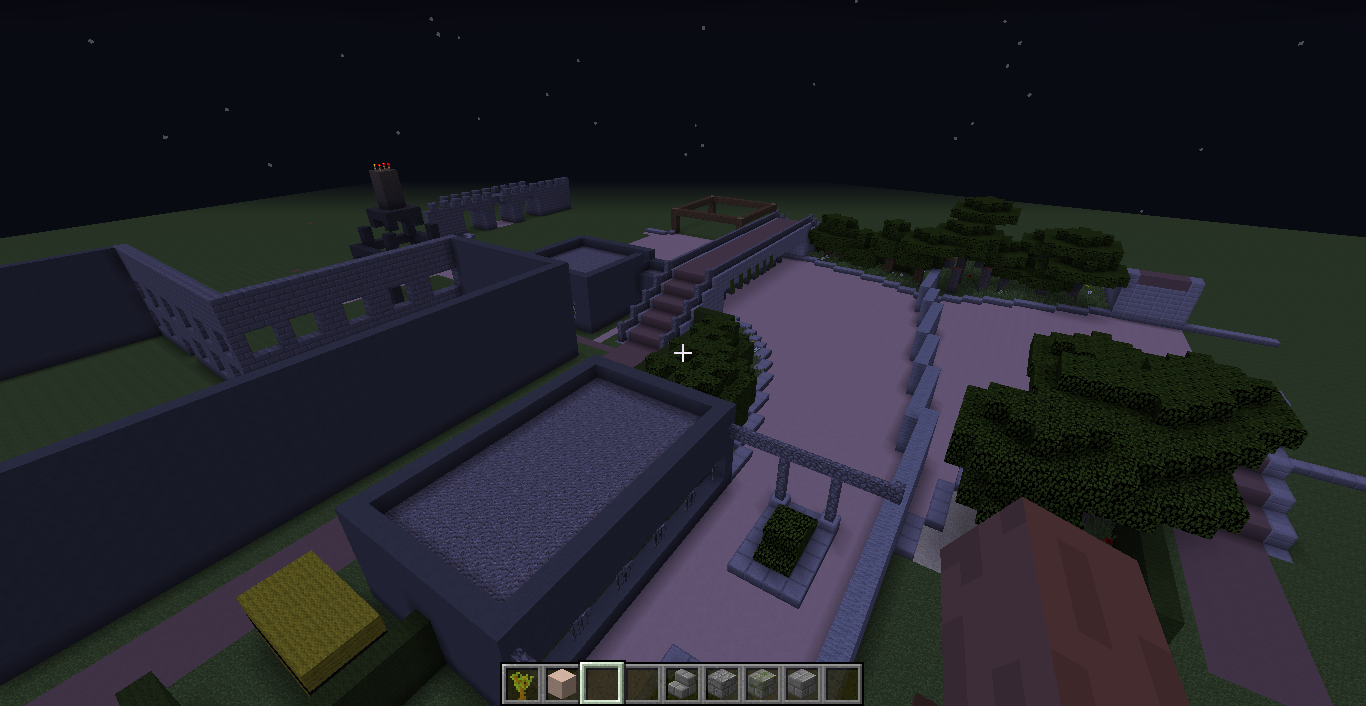Screen dimensions: 1366x706
Task: Select the stone brick stairs slot
Action: pos(681,684)
